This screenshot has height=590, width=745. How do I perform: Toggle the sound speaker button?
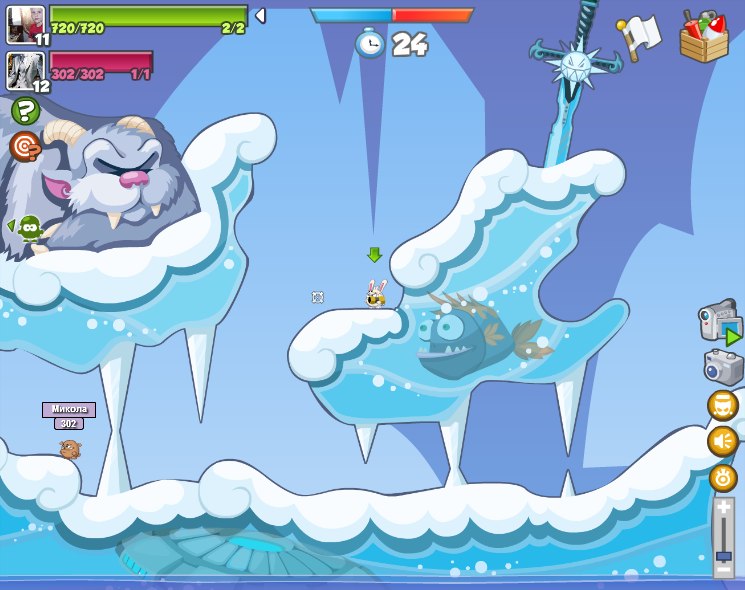tap(723, 441)
